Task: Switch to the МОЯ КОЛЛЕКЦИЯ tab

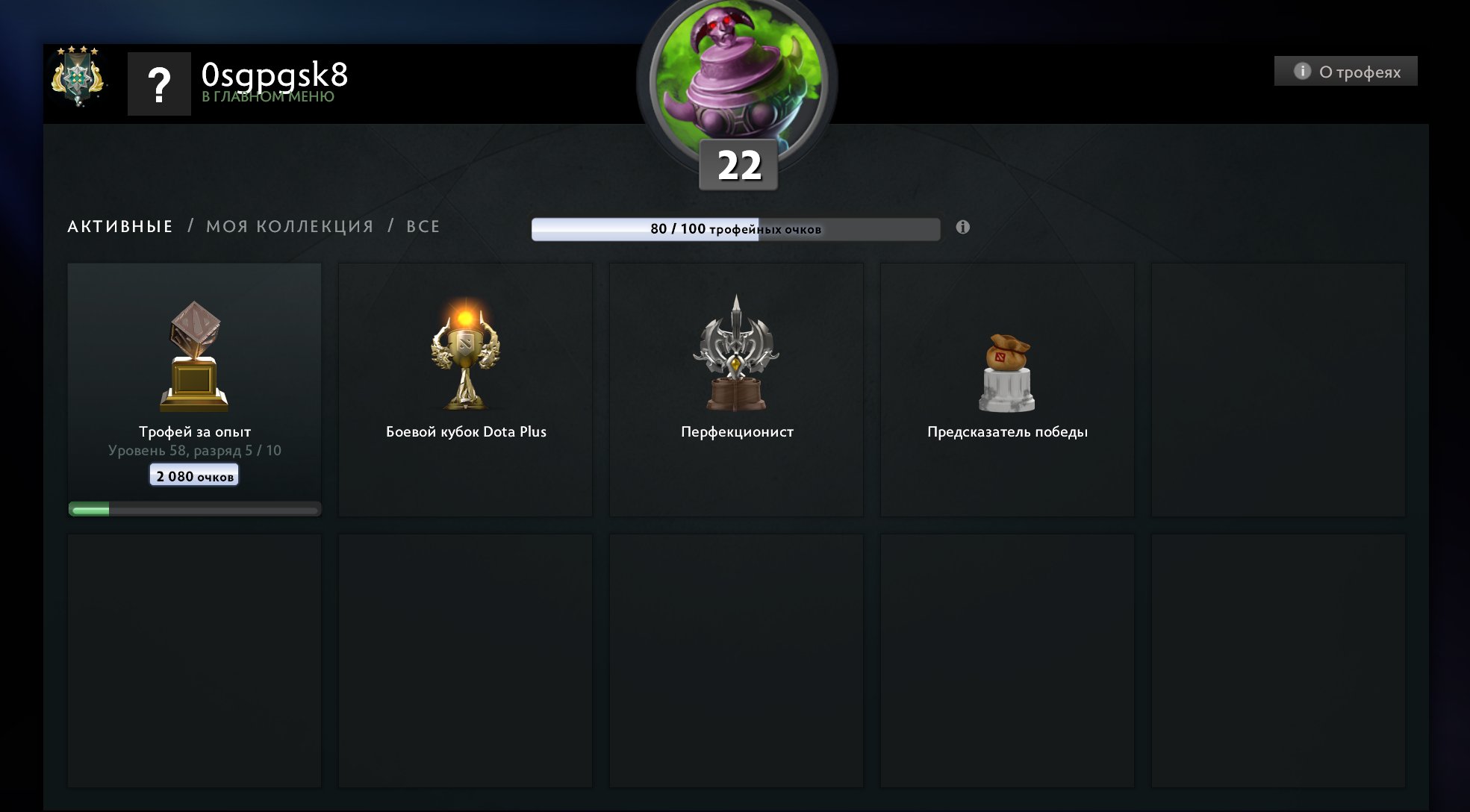Action: tap(290, 226)
